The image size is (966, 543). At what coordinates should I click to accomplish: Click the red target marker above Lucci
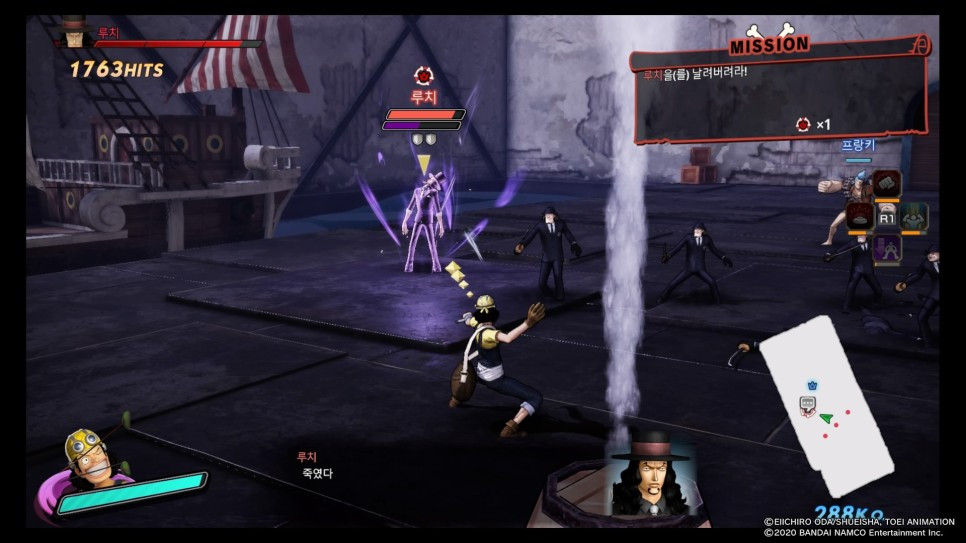coord(423,76)
